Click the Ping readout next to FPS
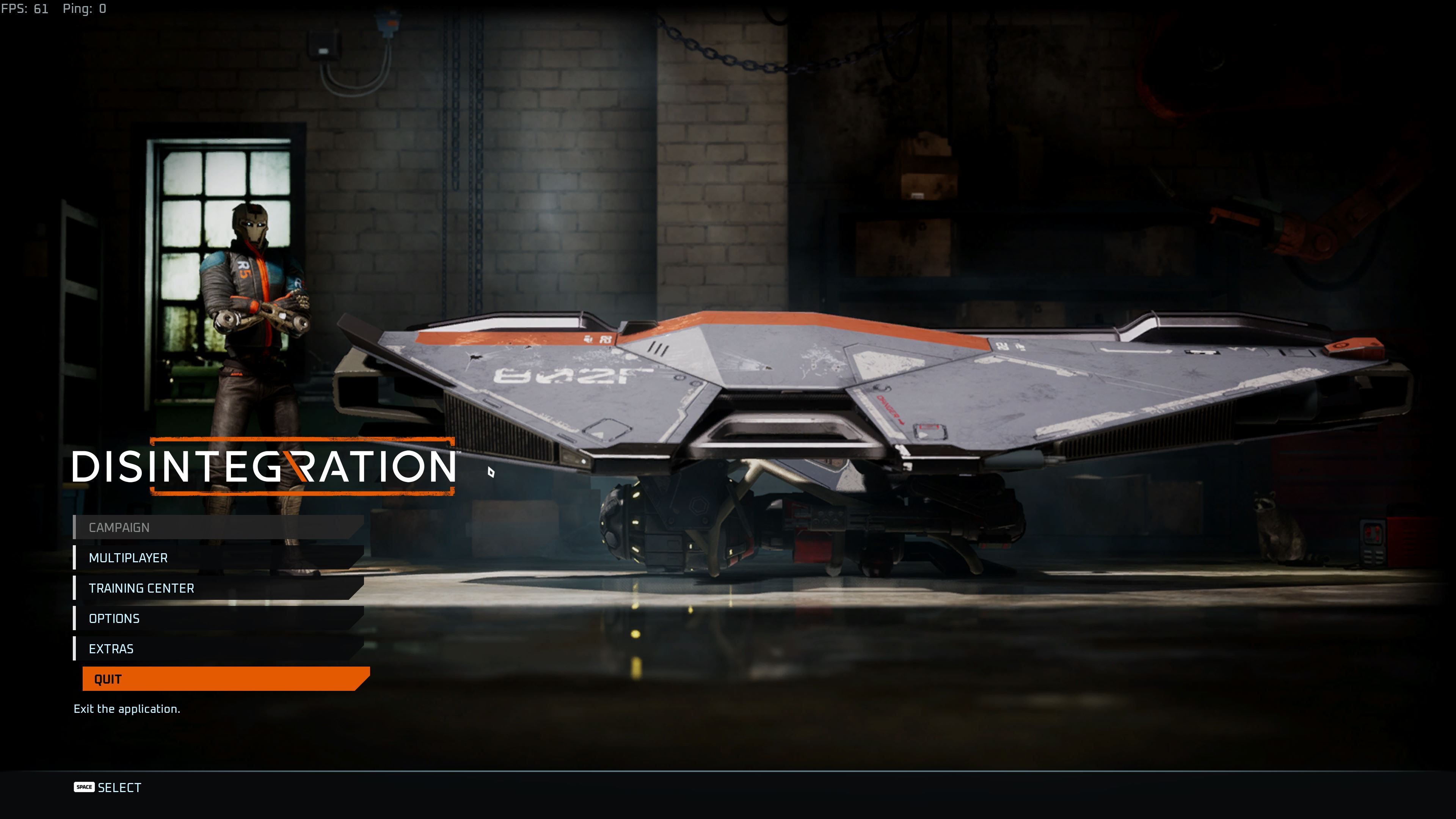The image size is (1456, 819). [x=85, y=8]
